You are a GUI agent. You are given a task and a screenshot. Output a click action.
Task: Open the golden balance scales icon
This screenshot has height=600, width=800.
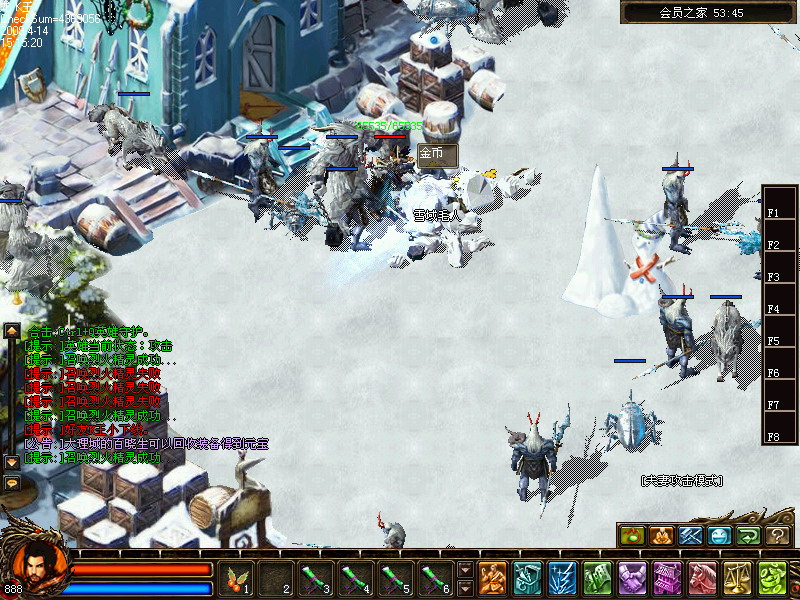pyautogui.click(x=737, y=578)
